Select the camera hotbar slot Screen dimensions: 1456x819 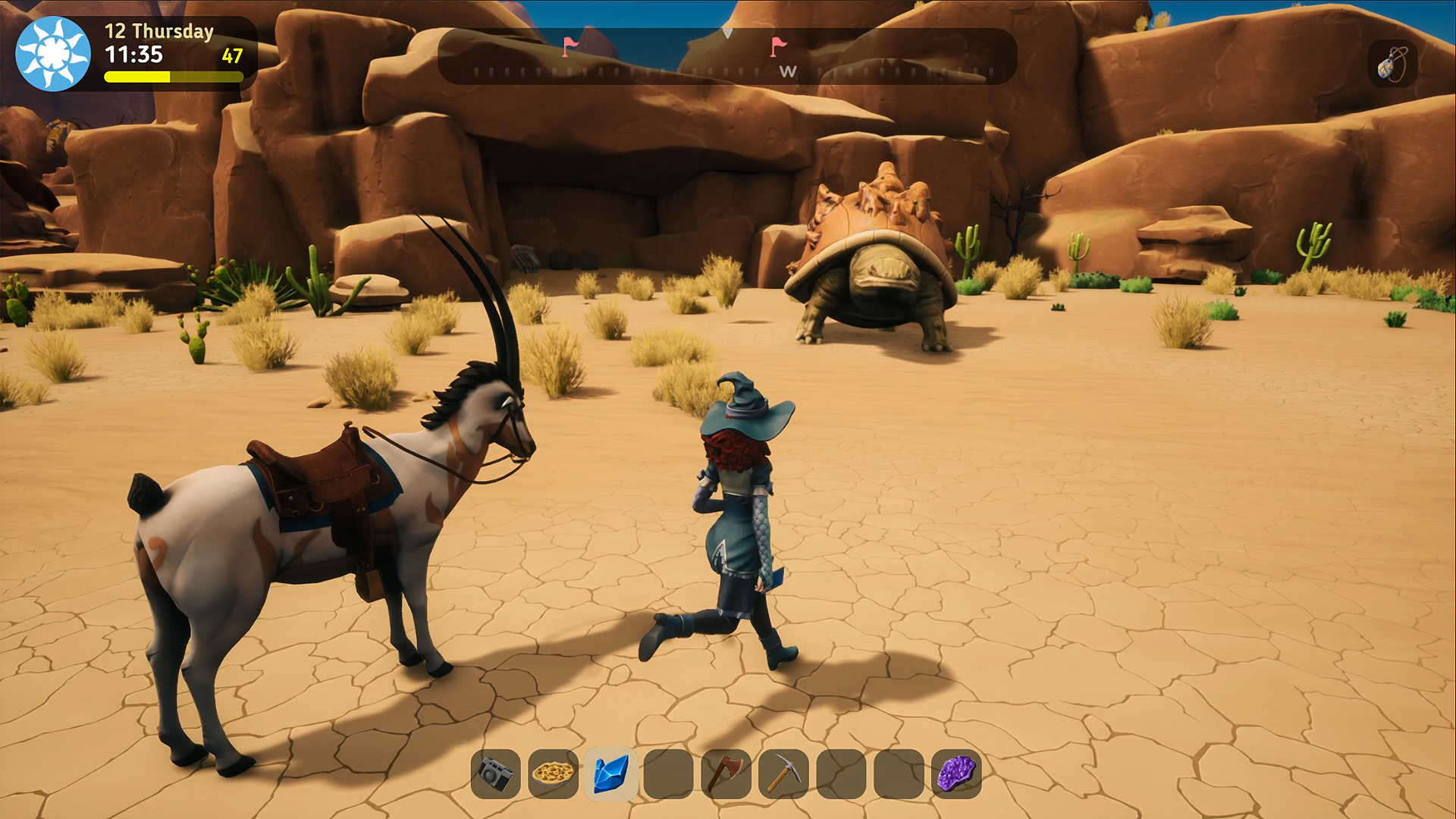(x=495, y=774)
